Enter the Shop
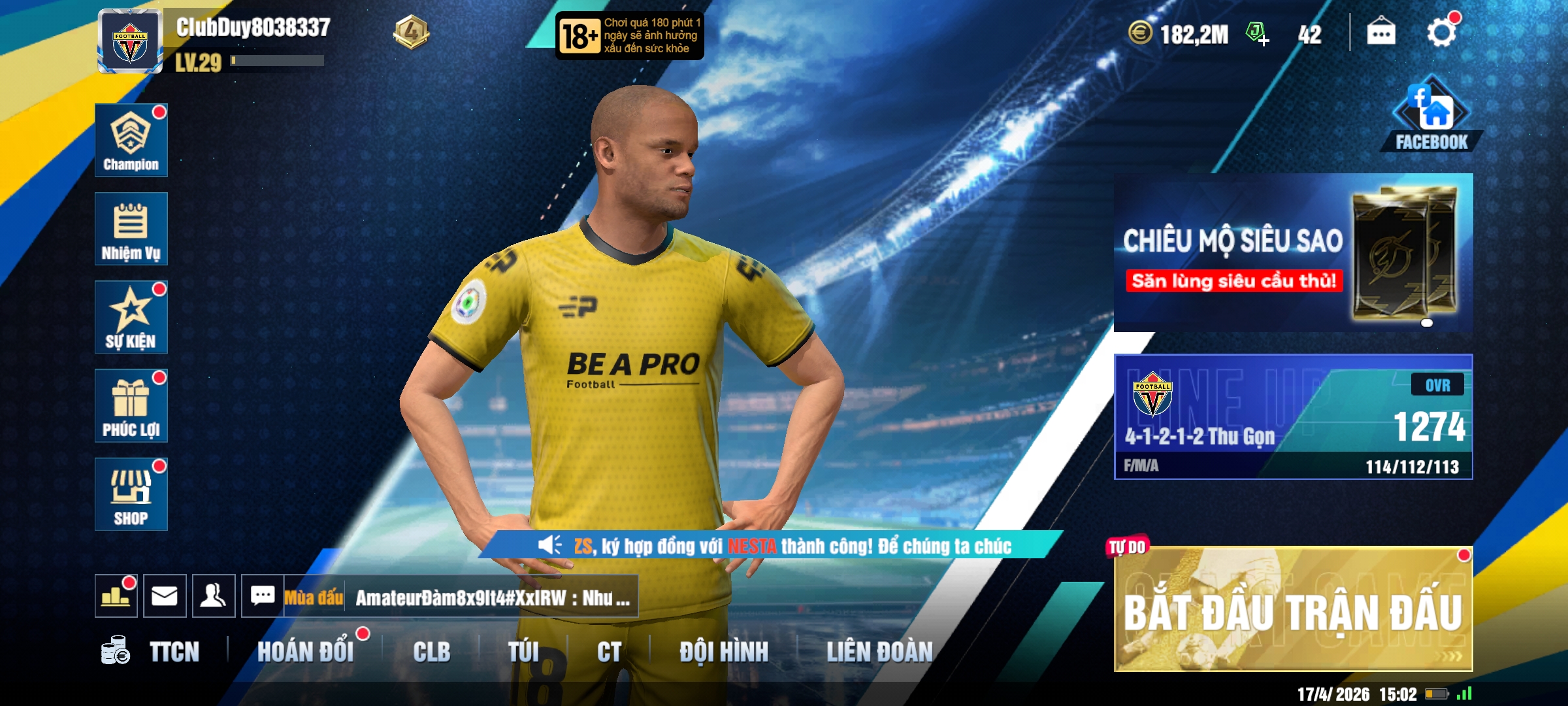Viewport: 1568px width, 706px height. tap(131, 494)
